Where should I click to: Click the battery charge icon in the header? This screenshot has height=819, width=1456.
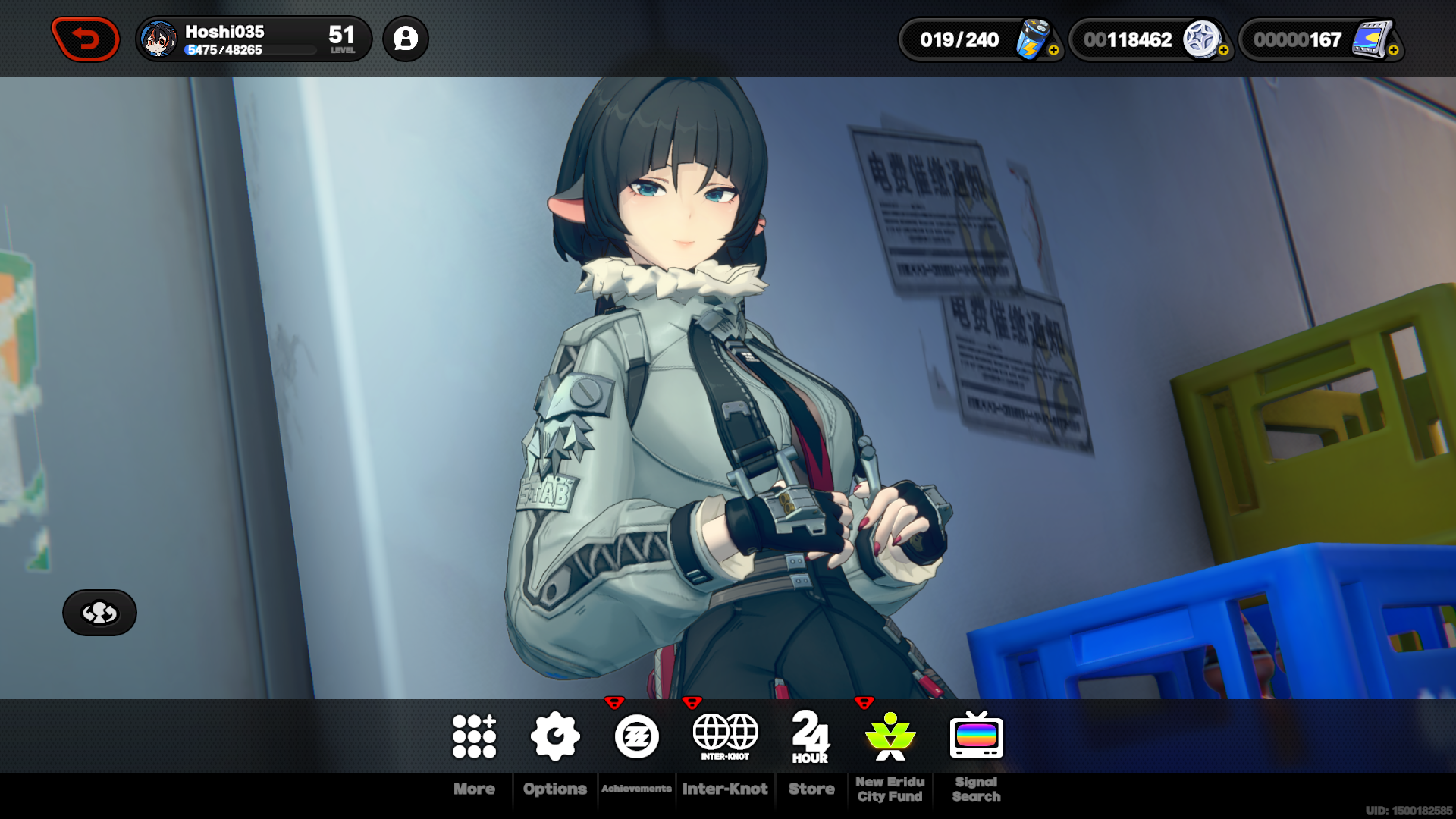[1029, 38]
